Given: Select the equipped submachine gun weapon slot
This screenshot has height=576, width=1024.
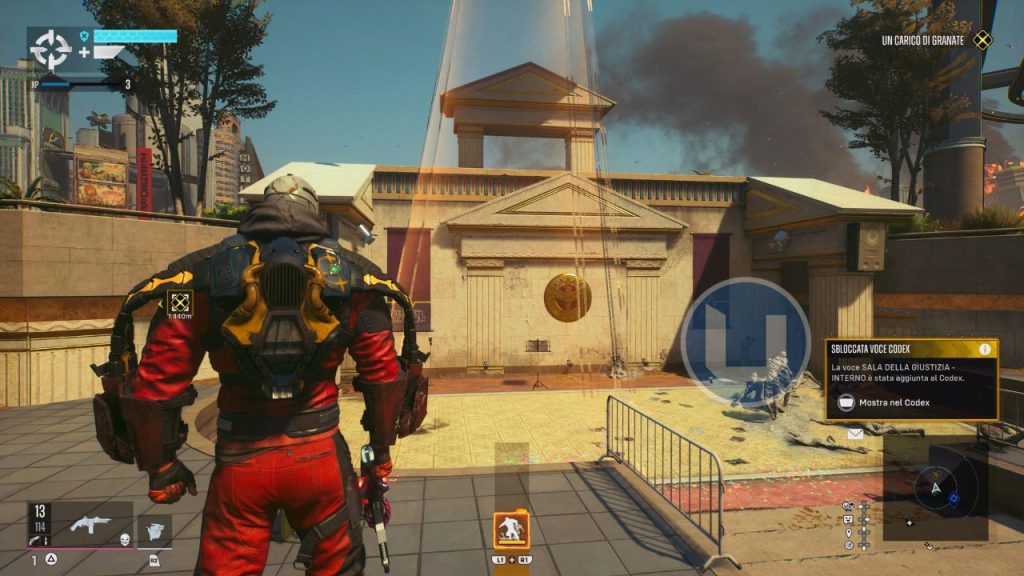Looking at the screenshot, I should (91, 524).
